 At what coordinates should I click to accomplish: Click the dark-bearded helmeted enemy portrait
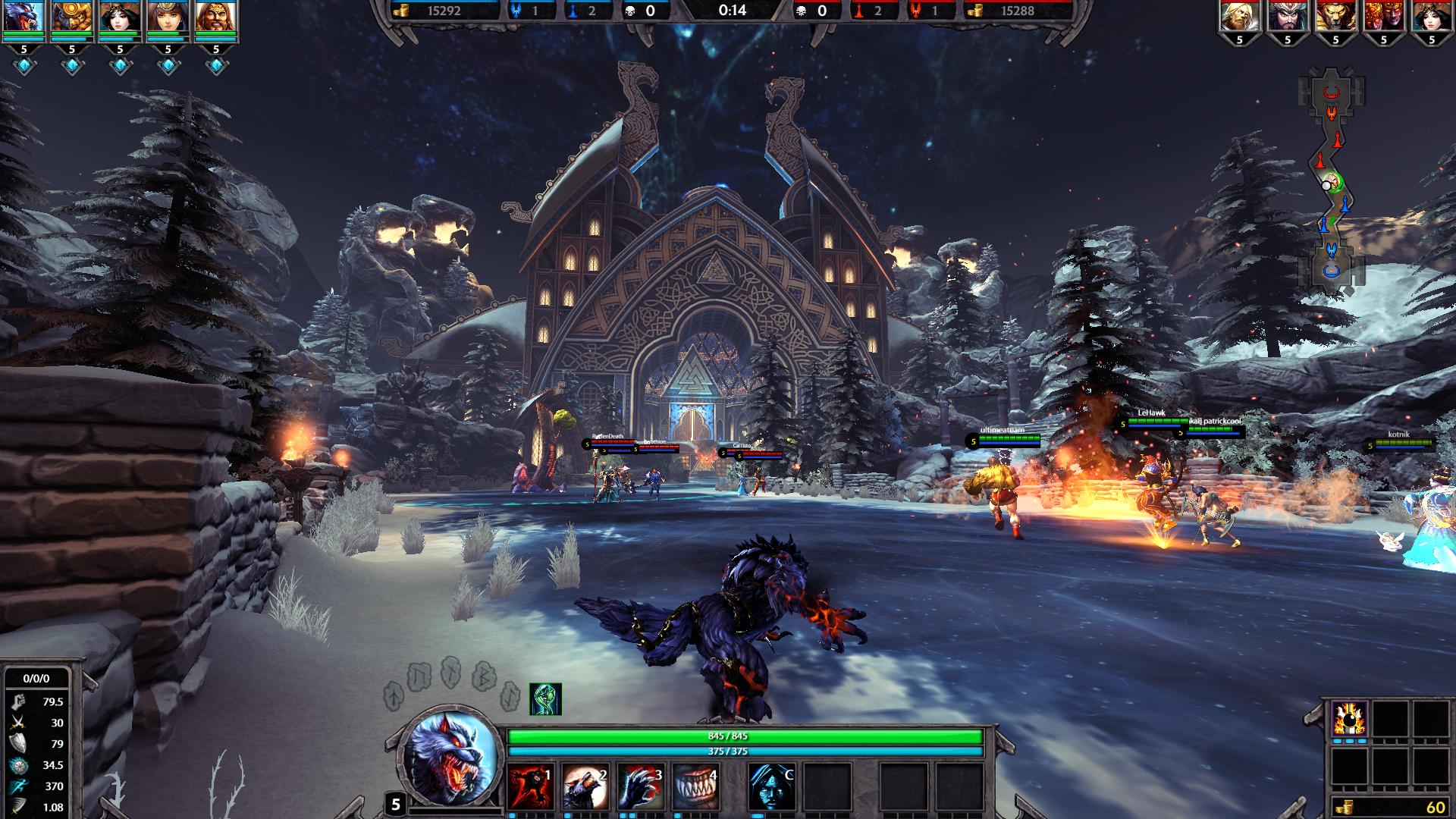(1288, 17)
